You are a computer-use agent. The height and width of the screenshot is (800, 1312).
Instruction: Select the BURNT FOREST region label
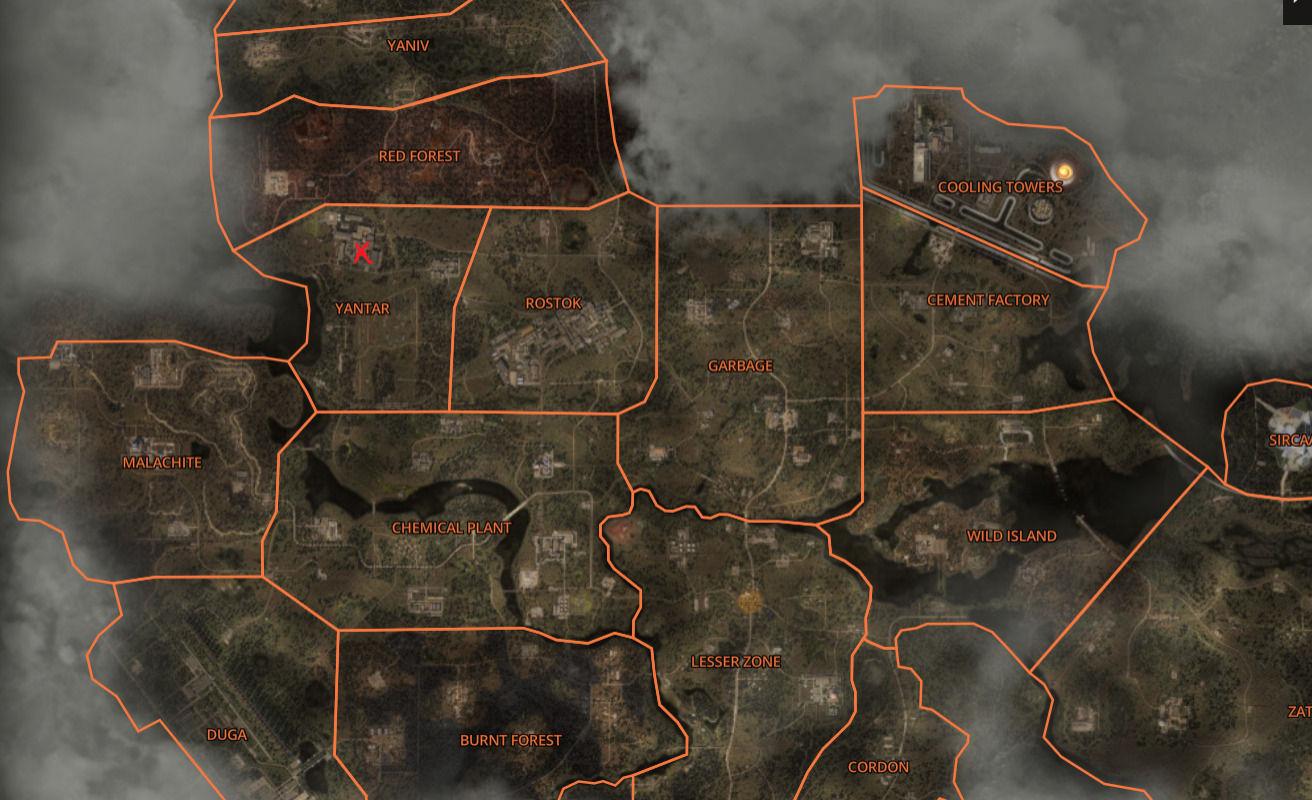(511, 740)
